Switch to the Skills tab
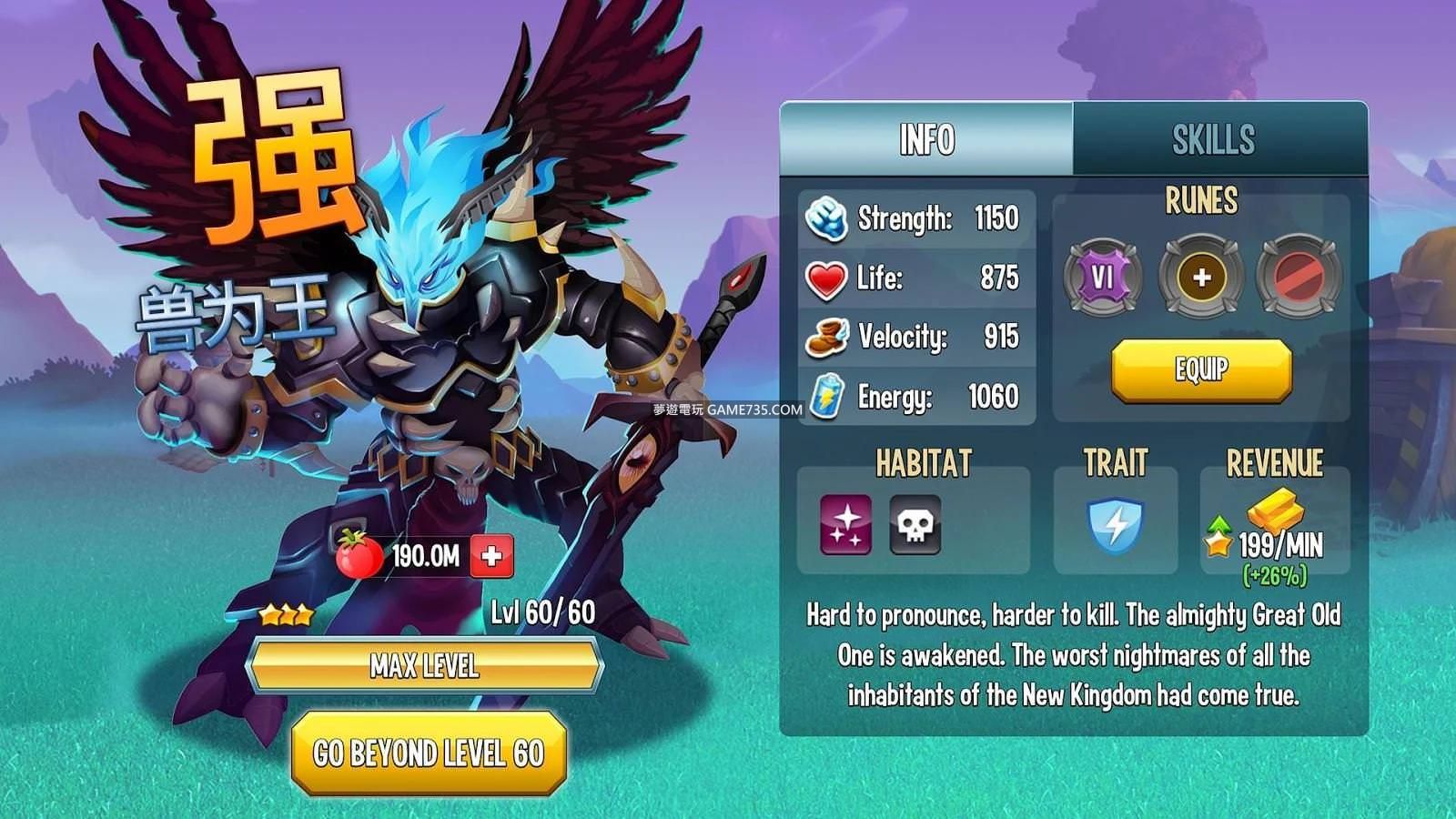 point(1213,139)
